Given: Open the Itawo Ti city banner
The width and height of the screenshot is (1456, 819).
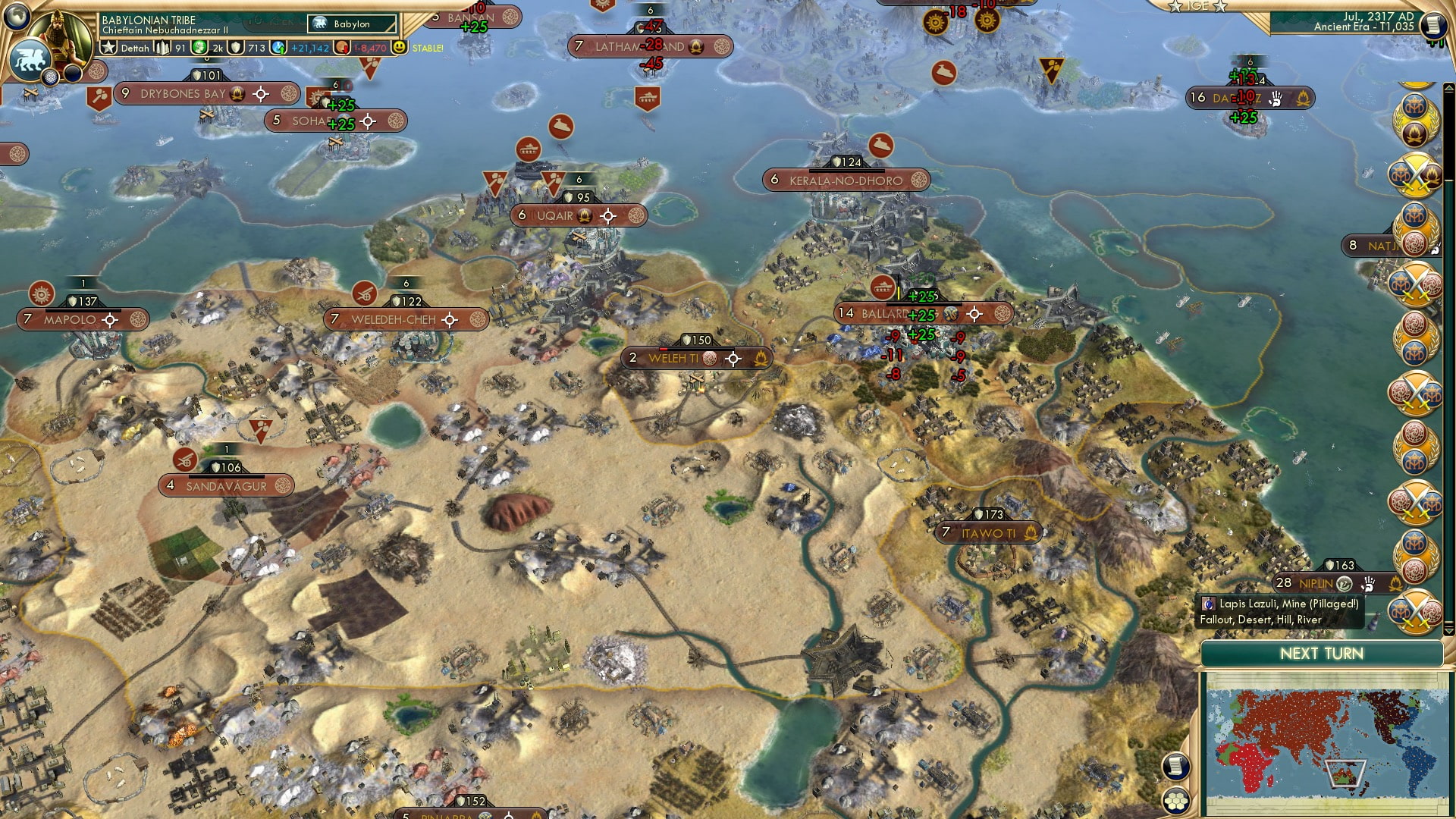Looking at the screenshot, I should point(988,533).
